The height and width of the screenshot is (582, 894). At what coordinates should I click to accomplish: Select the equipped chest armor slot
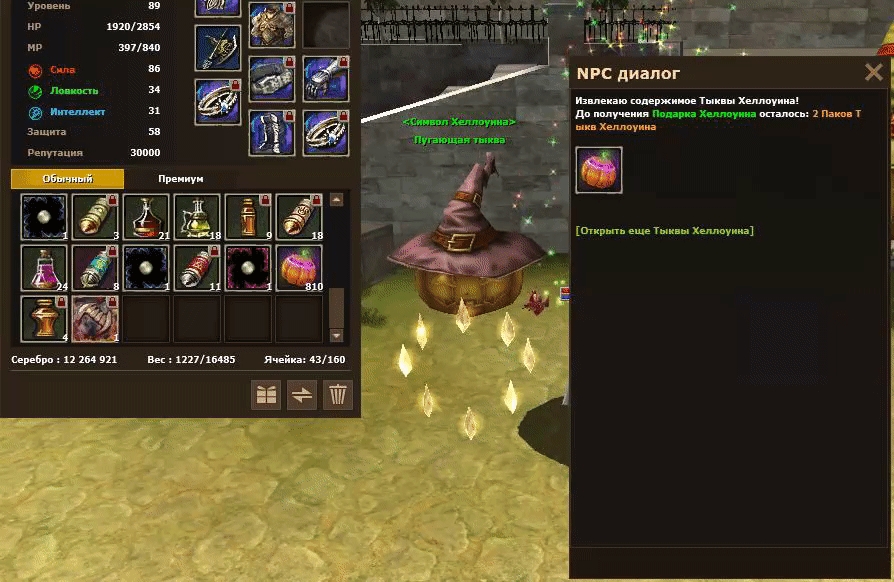click(271, 25)
